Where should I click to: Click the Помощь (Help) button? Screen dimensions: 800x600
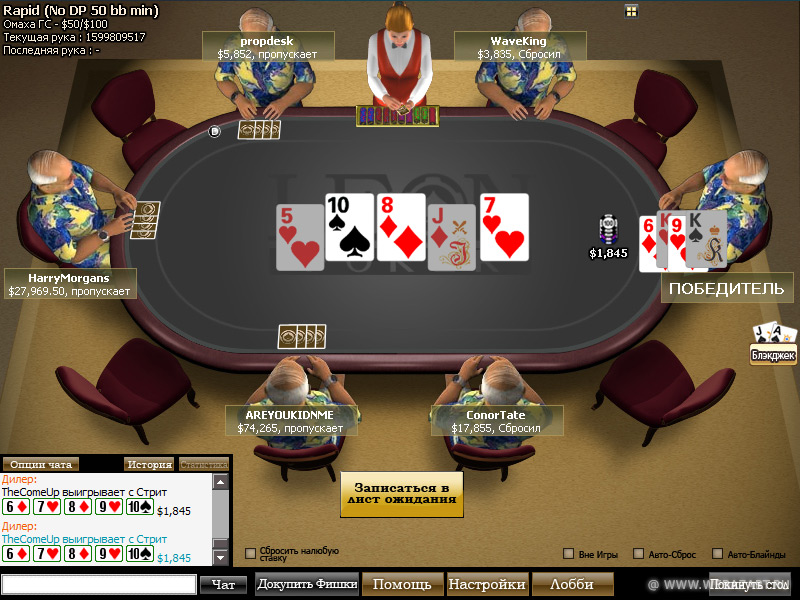point(402,584)
